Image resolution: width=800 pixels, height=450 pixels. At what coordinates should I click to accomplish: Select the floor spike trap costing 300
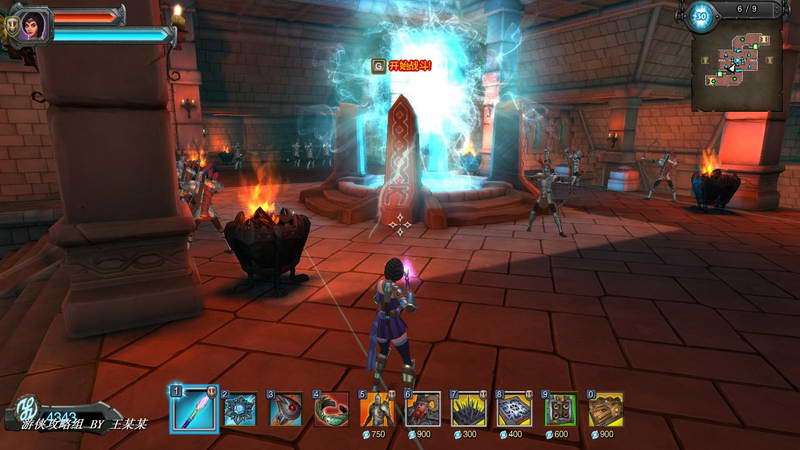click(469, 409)
